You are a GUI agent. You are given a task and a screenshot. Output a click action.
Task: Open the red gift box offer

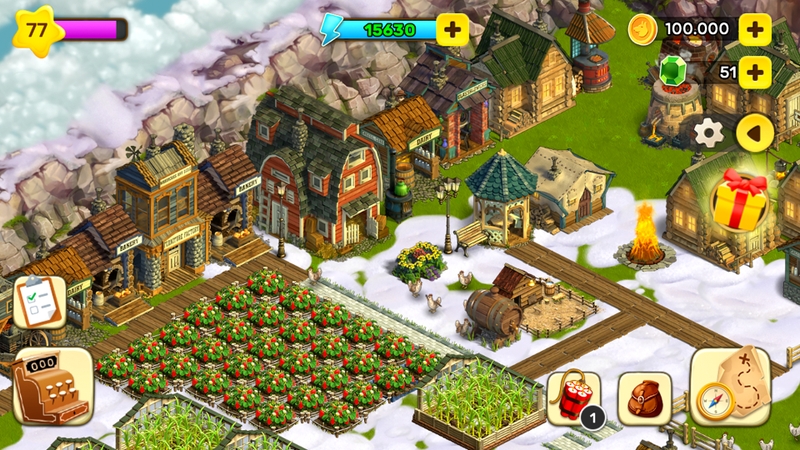[741, 199]
